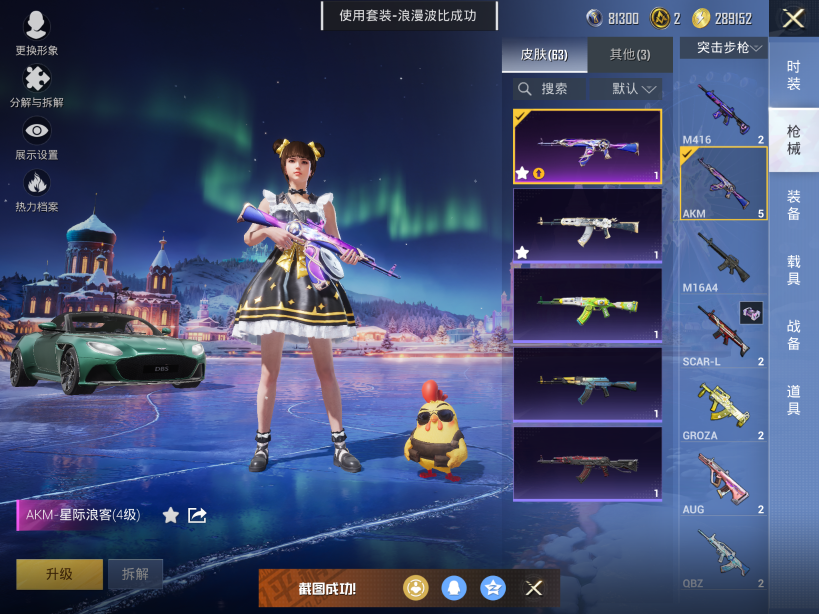This screenshot has width=819, height=614.
Task: Open 展示设置 display settings
Action: click(x=37, y=138)
